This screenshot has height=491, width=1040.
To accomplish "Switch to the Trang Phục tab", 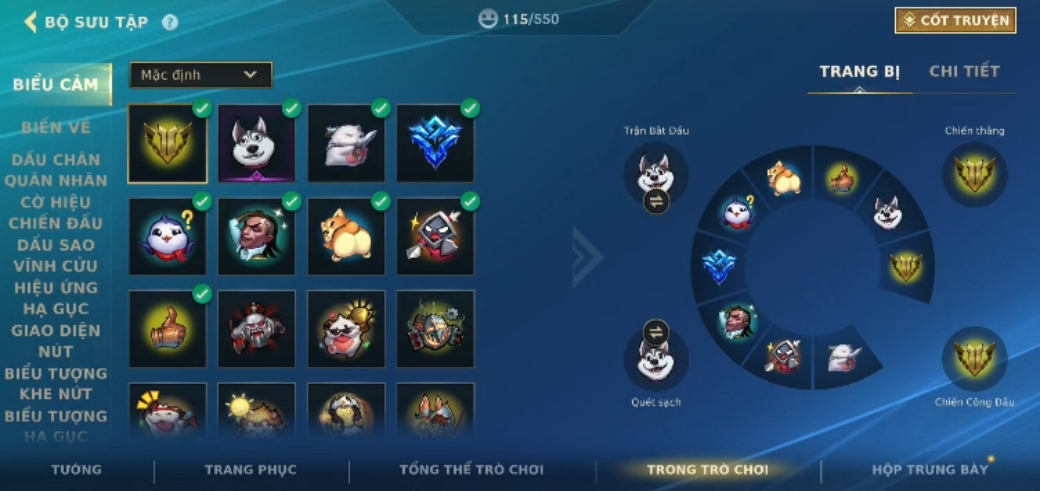I will point(250,469).
